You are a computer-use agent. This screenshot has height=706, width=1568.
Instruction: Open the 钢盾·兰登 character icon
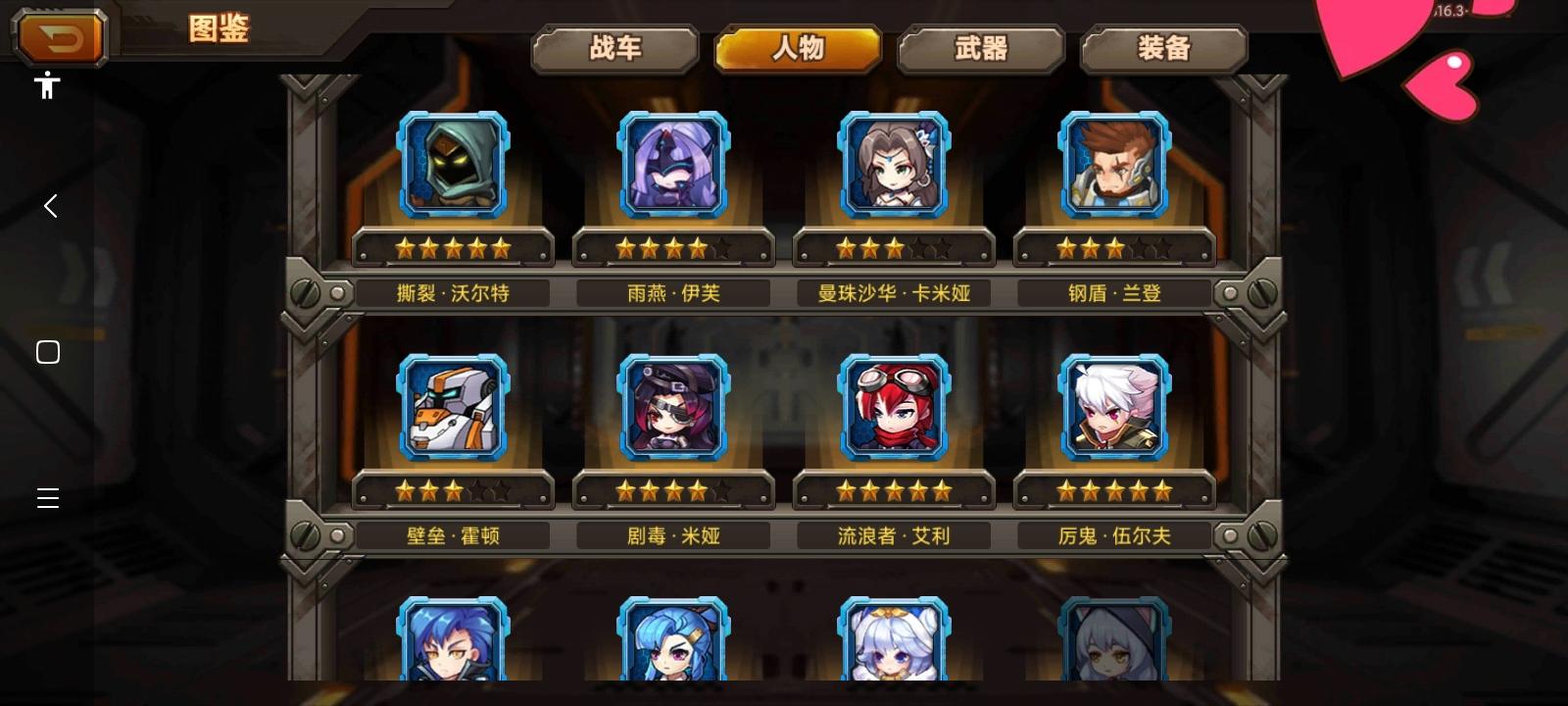(1113, 163)
